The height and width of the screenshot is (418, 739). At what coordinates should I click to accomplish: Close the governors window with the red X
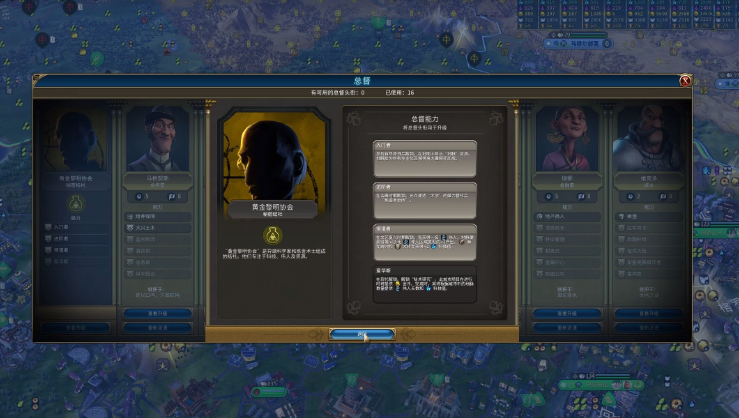click(x=685, y=81)
